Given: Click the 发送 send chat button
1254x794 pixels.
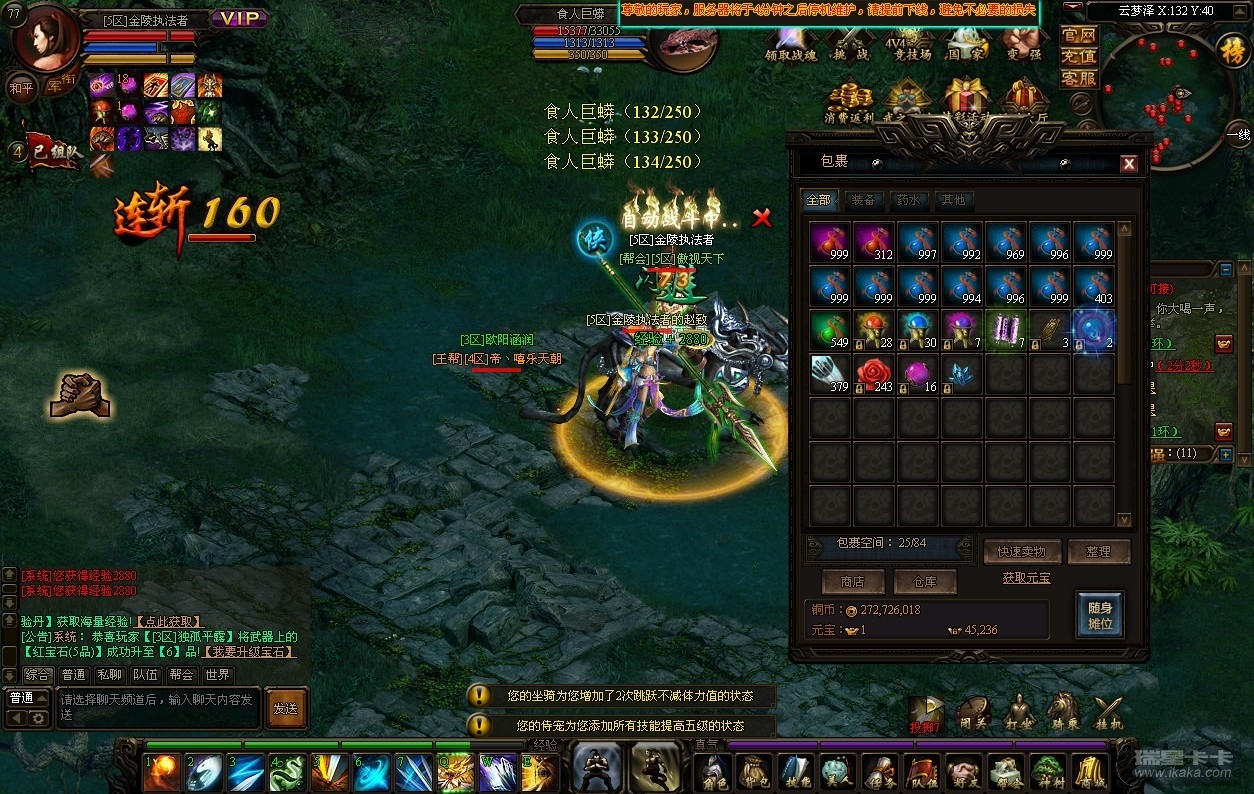Looking at the screenshot, I should click(x=286, y=708).
